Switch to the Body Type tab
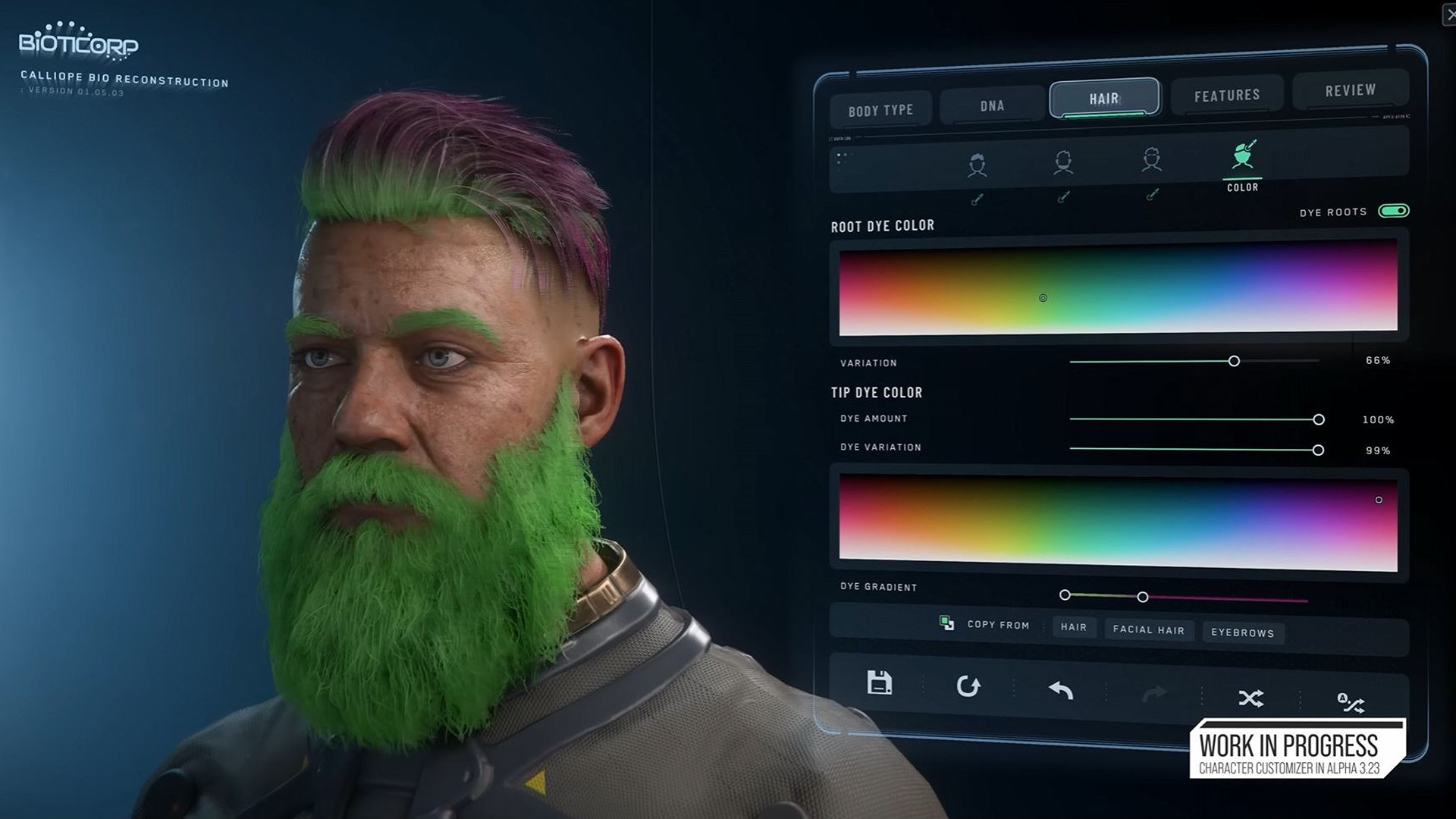The width and height of the screenshot is (1456, 819). point(880,108)
